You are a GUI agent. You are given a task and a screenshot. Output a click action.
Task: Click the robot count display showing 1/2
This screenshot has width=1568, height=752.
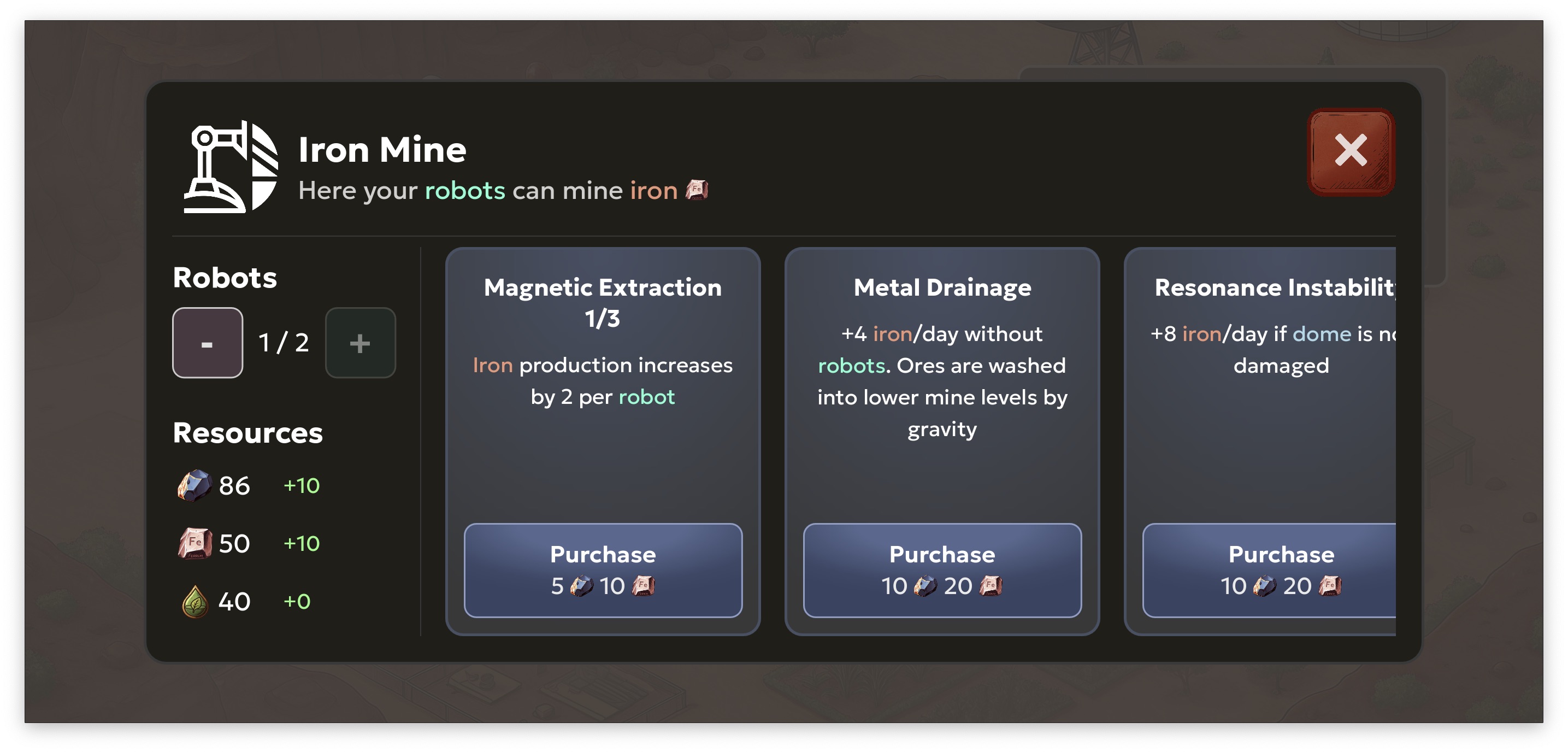284,342
